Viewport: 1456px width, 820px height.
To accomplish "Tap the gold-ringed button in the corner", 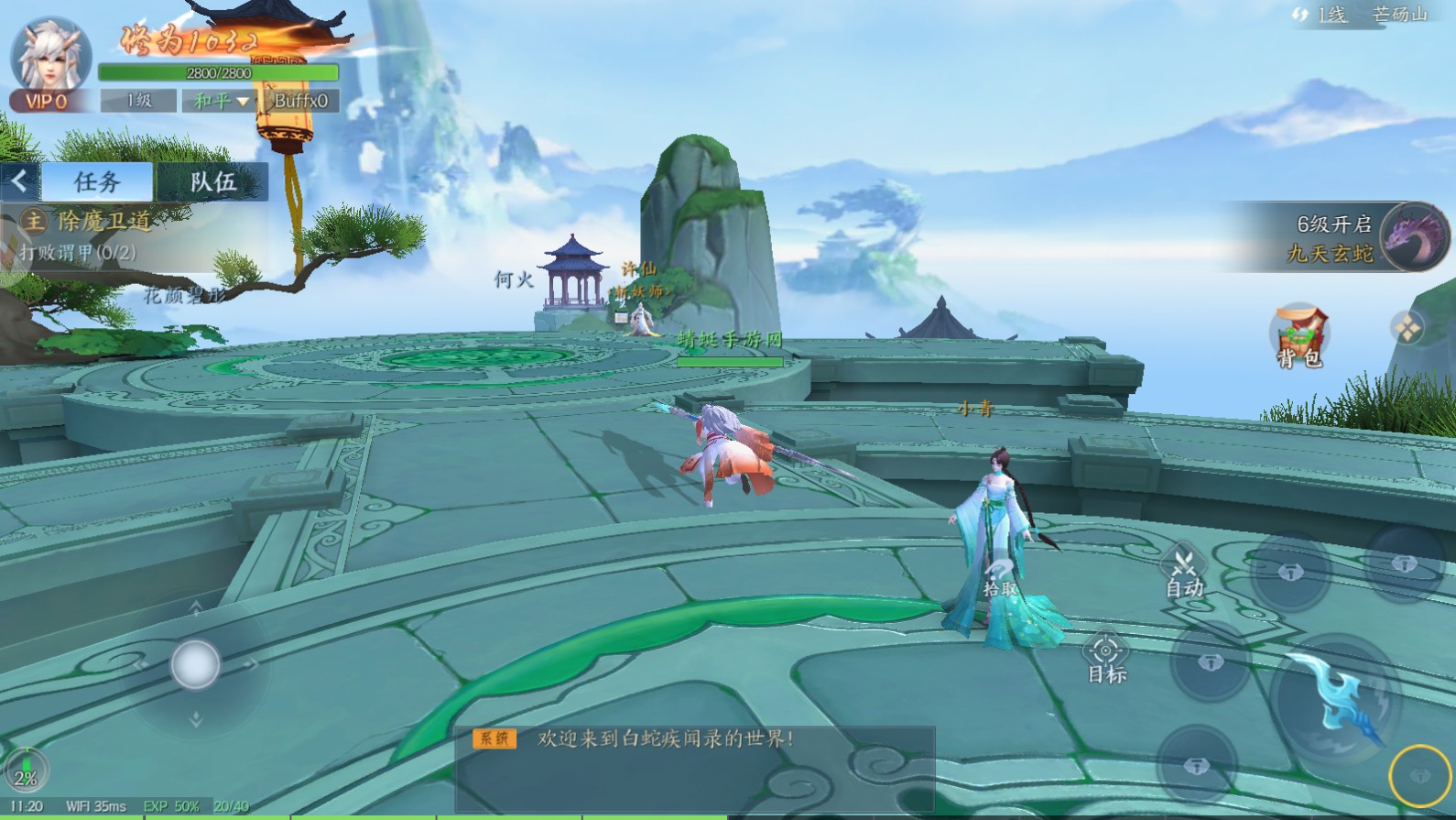I will (1419, 776).
